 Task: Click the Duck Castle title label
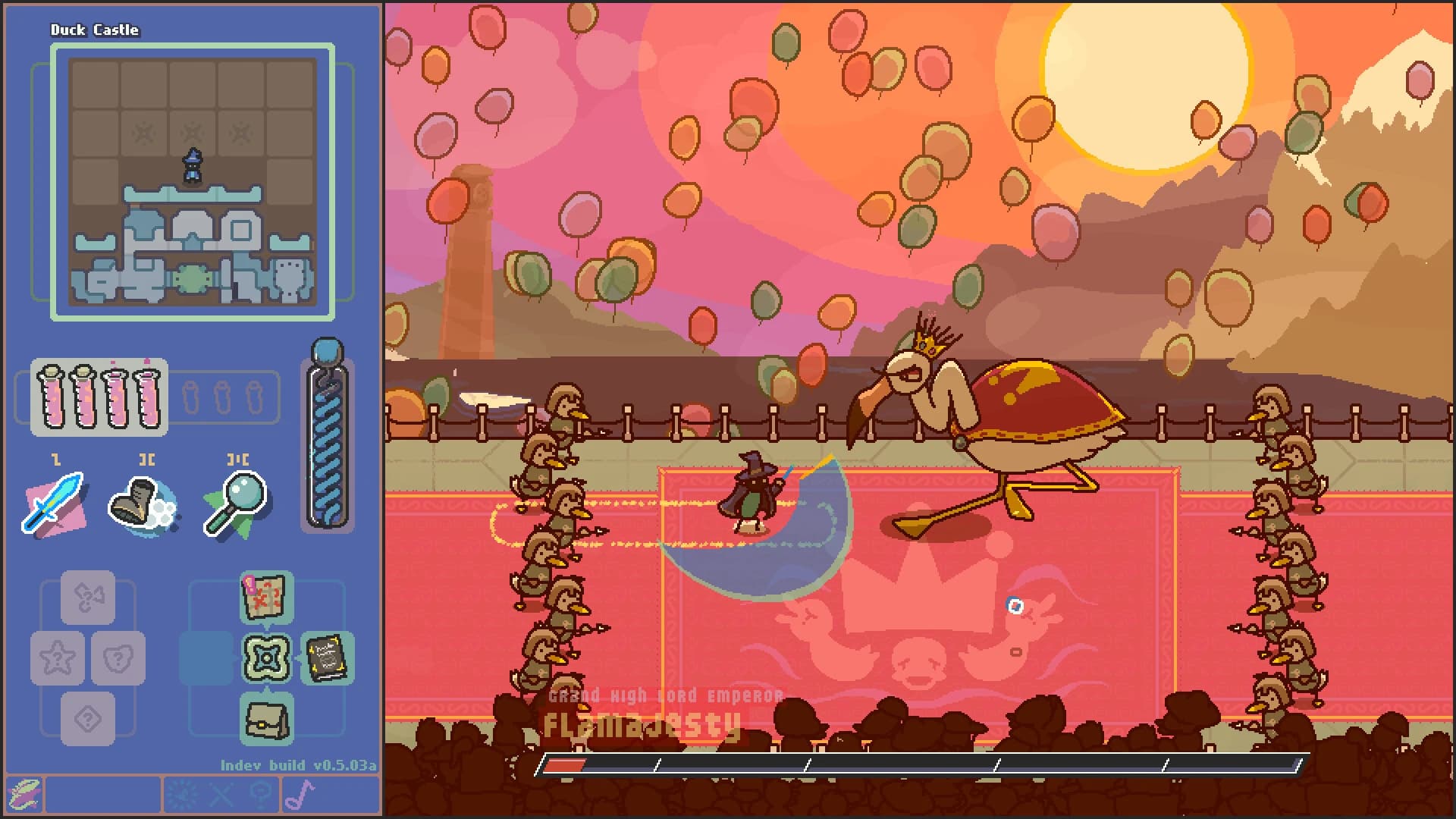93,31
